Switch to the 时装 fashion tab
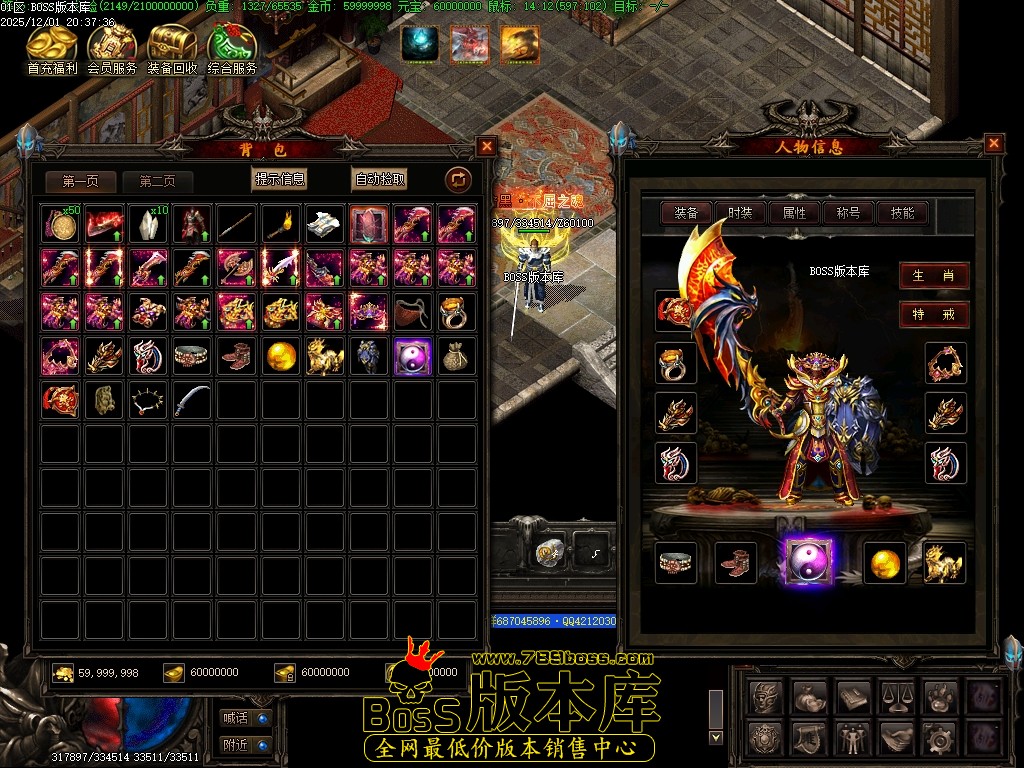Viewport: 1024px width, 768px height. click(x=740, y=212)
